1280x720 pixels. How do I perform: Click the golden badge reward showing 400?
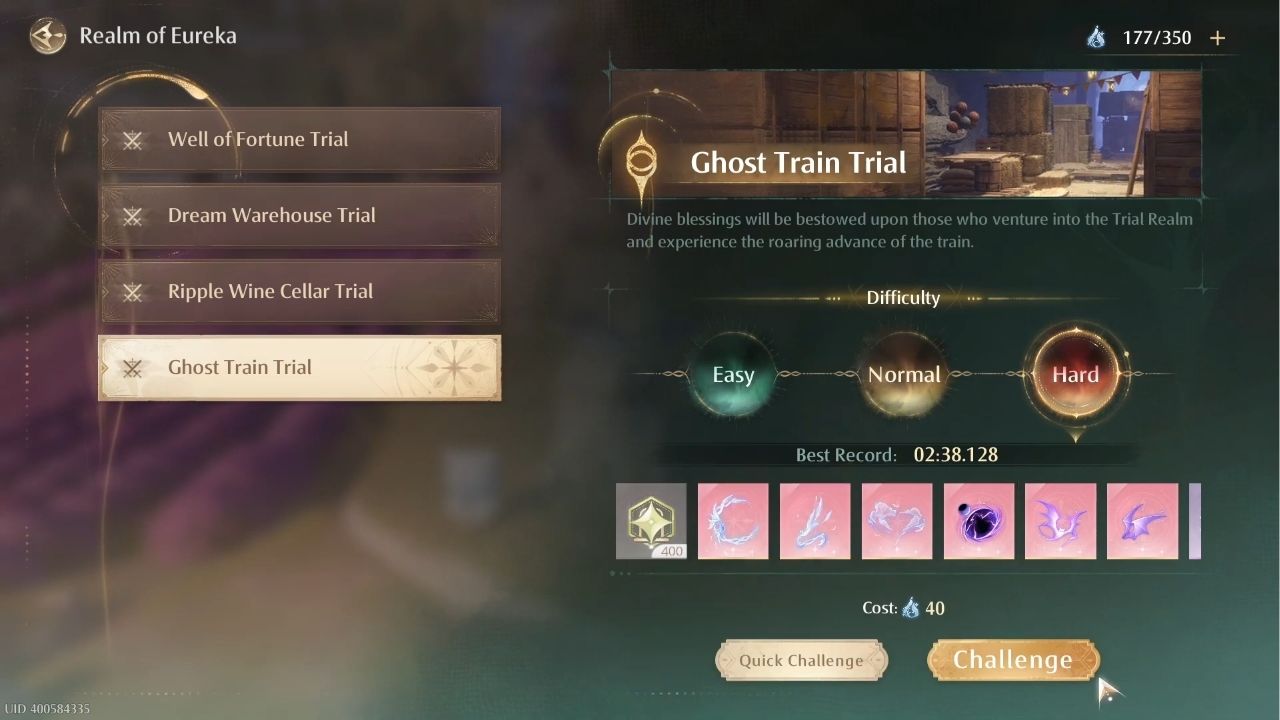pos(651,521)
